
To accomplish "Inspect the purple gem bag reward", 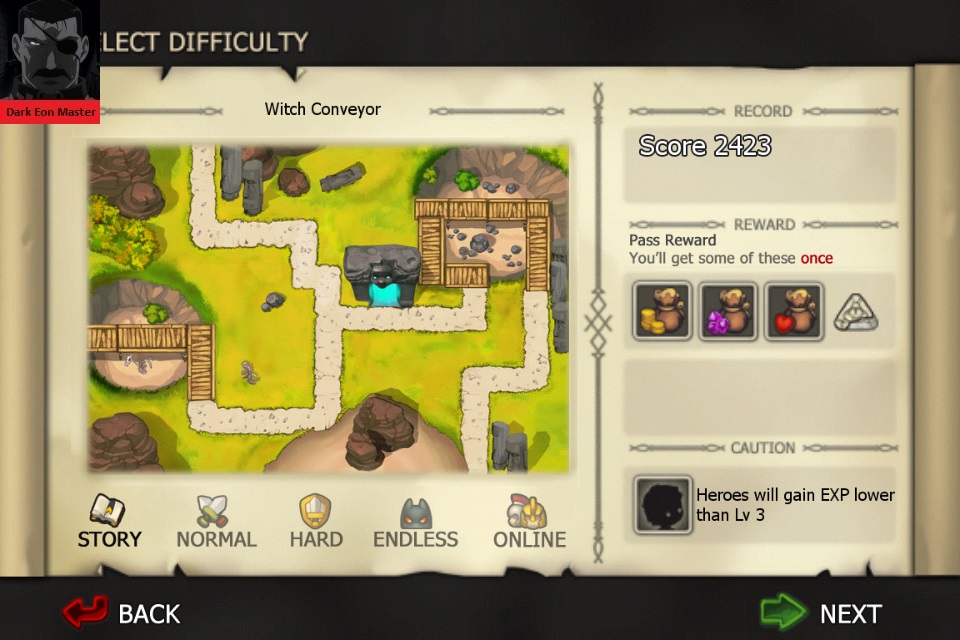I will pyautogui.click(x=728, y=311).
